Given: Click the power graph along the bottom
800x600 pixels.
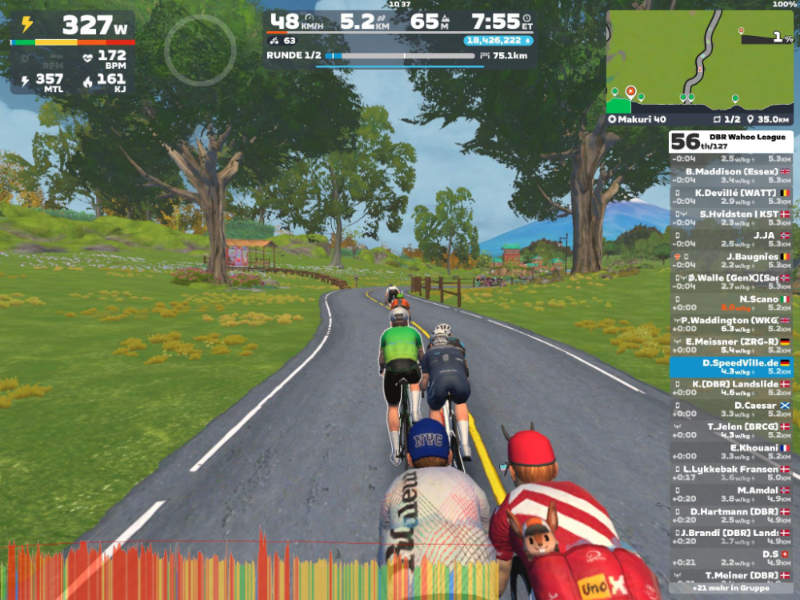Looking at the screenshot, I should pyautogui.click(x=250, y=572).
